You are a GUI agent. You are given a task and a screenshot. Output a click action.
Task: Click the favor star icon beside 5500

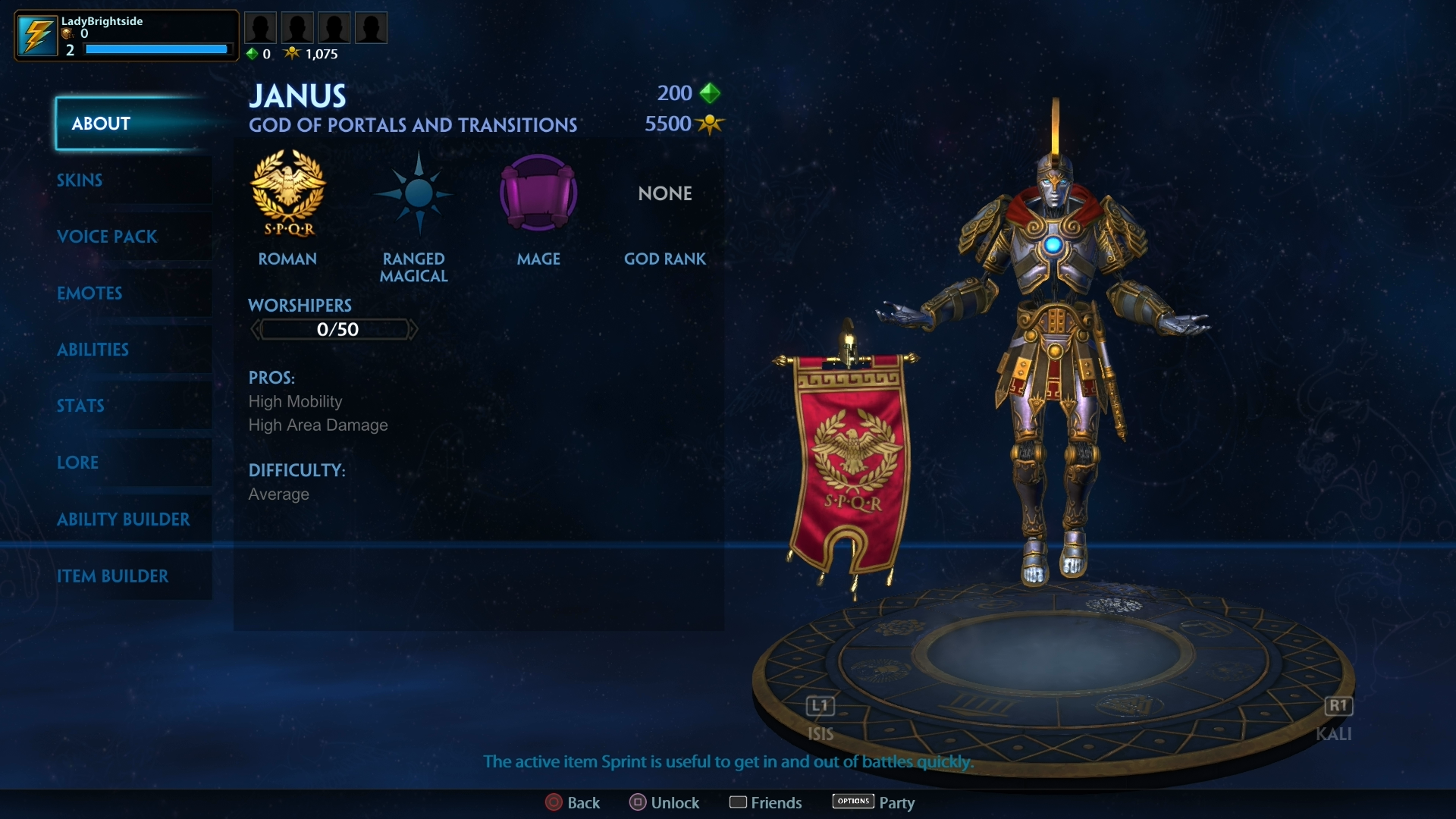coord(711,124)
